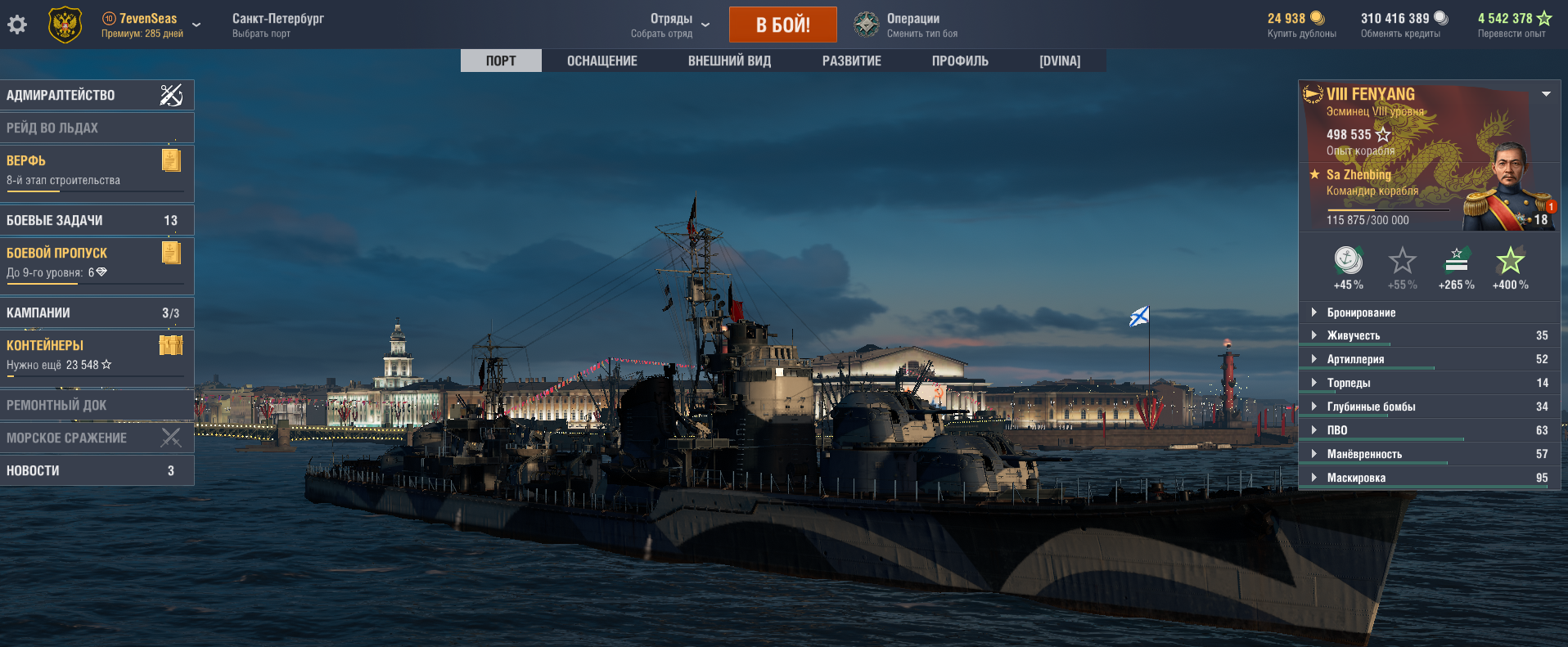Screen dimensions: 1568x647
Task: Show the ПРОФИЛЬ tab
Action: pyautogui.click(x=960, y=61)
